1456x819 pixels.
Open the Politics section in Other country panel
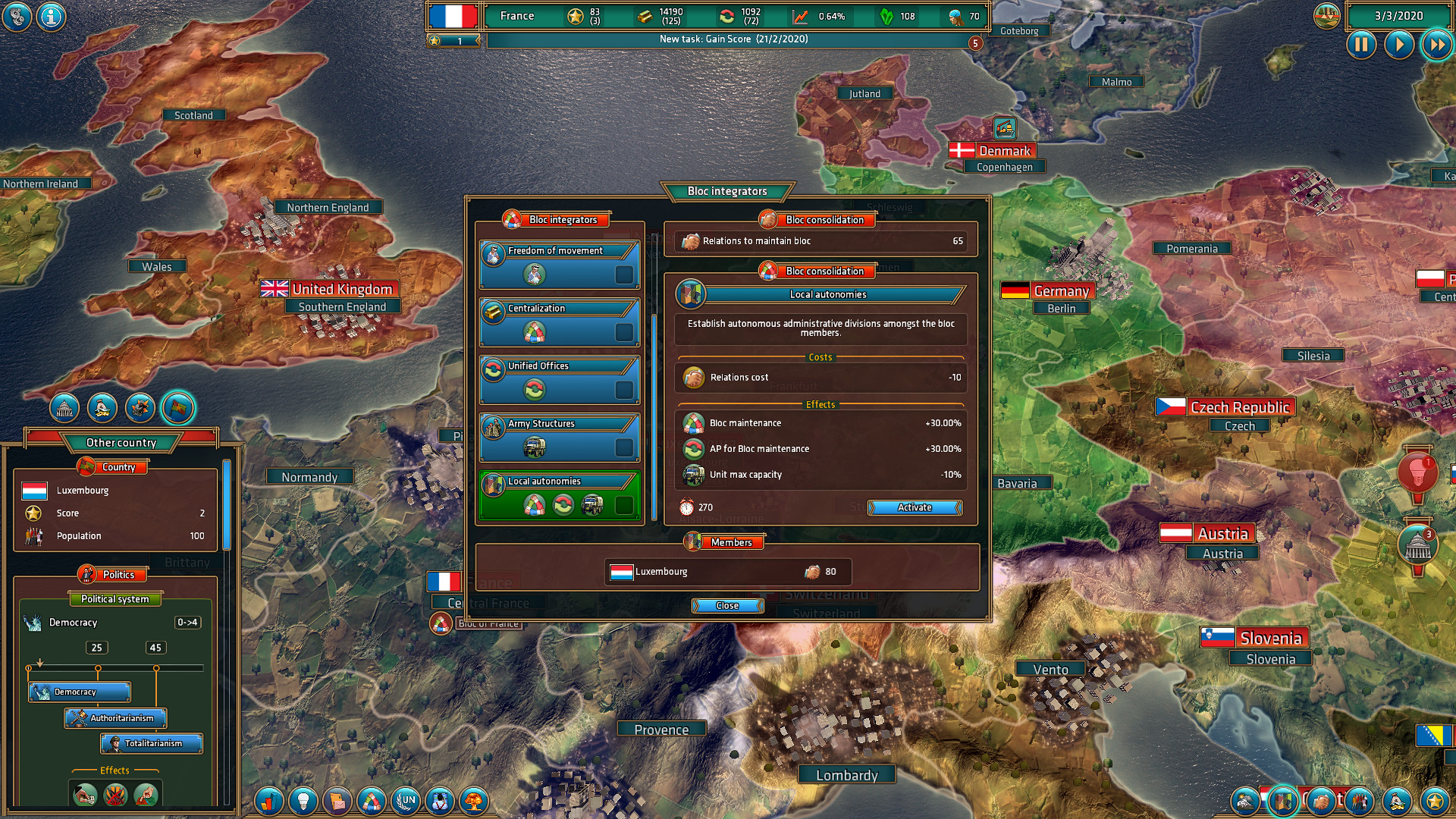tap(115, 574)
